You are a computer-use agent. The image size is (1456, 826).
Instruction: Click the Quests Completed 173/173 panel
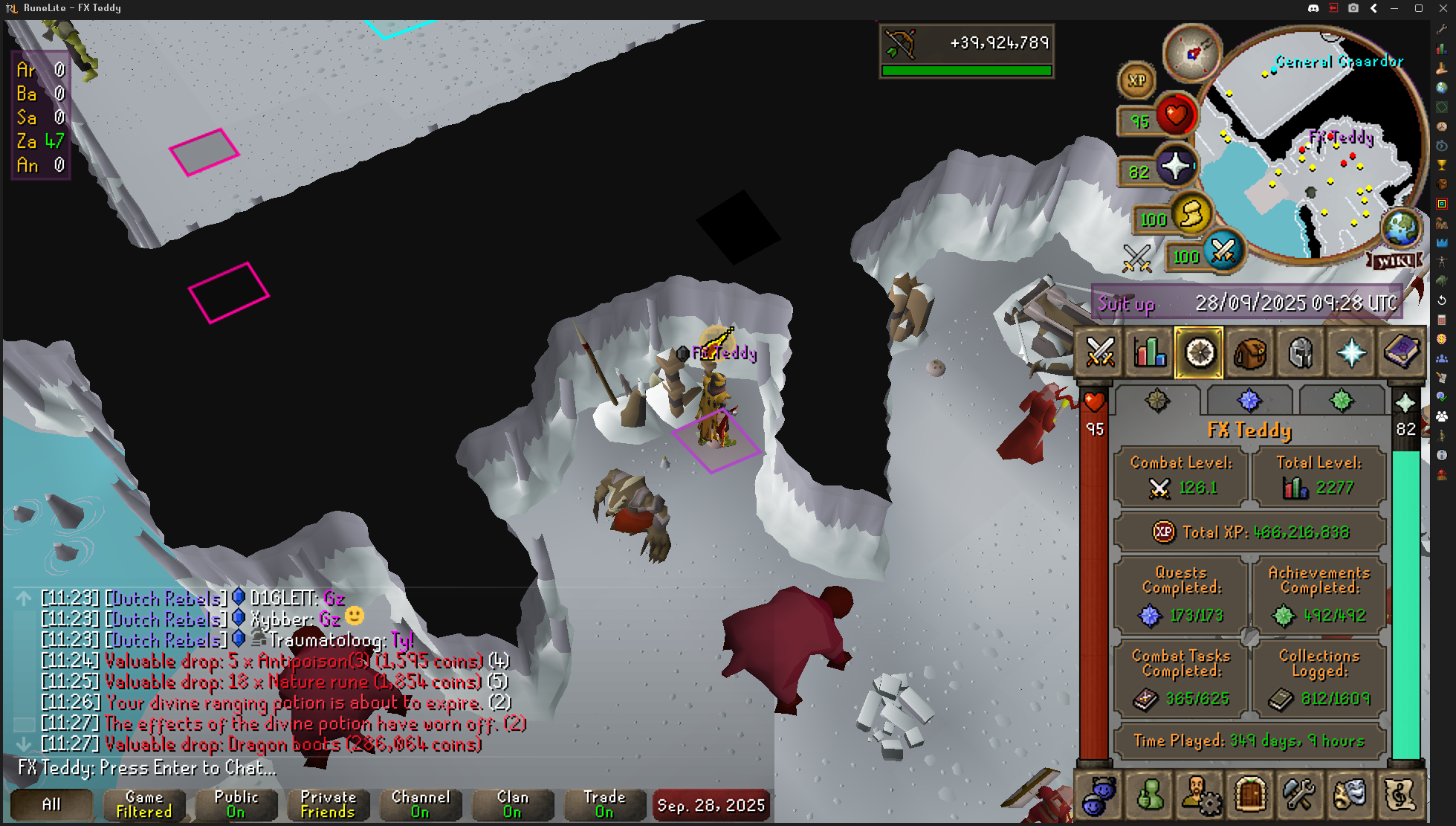(1181, 595)
